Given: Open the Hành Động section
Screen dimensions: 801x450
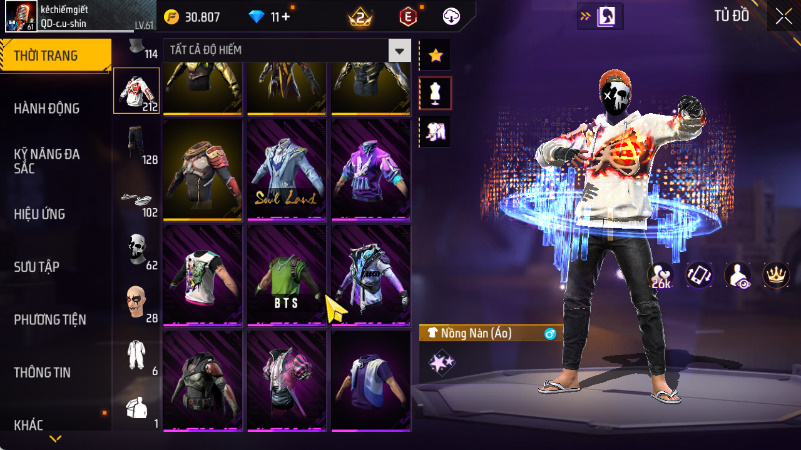Looking at the screenshot, I should [x=47, y=108].
